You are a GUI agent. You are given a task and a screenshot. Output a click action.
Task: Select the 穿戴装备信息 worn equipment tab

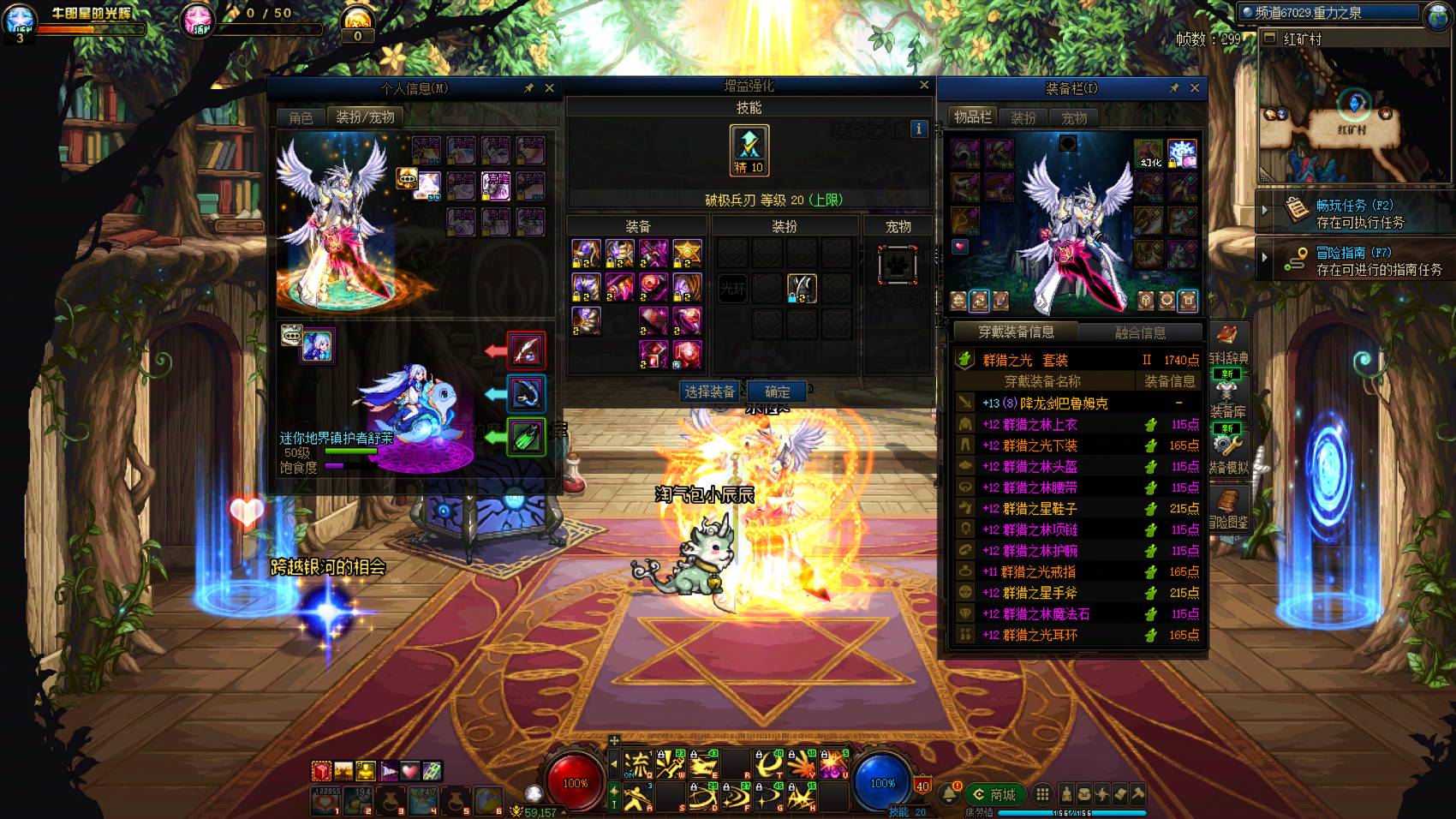[1016, 332]
